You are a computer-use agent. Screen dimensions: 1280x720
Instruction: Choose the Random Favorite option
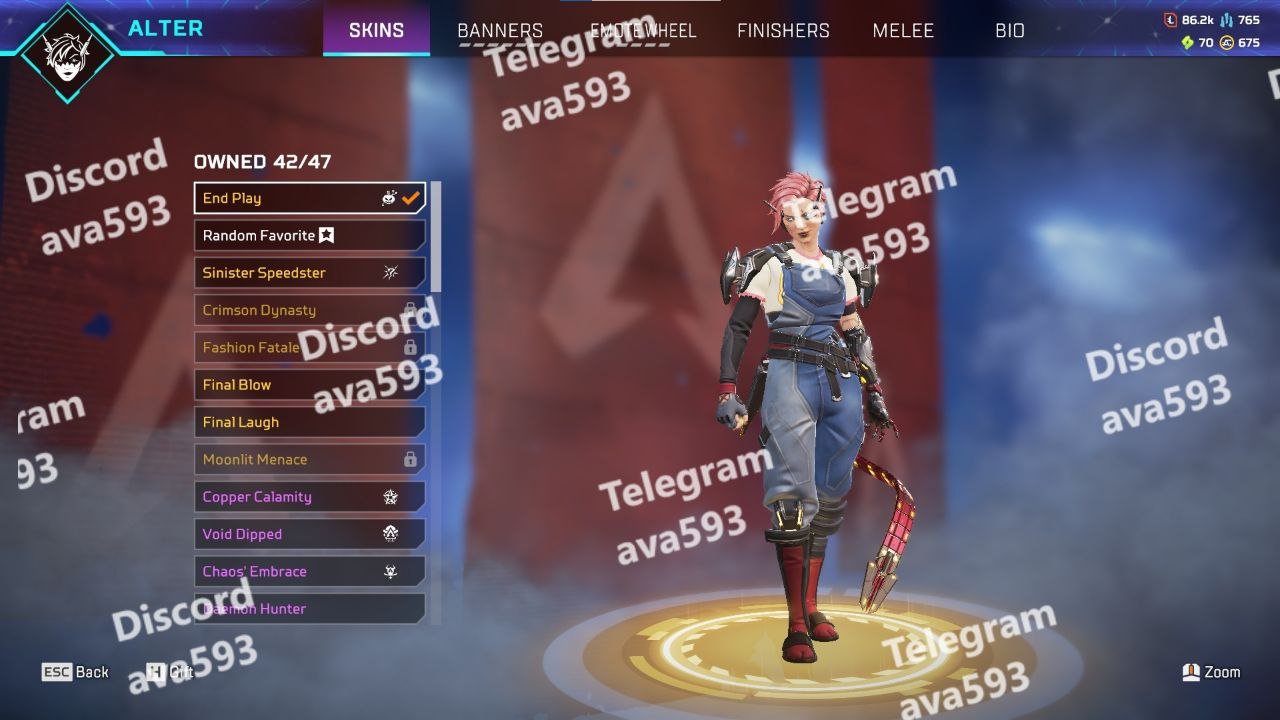coord(309,235)
